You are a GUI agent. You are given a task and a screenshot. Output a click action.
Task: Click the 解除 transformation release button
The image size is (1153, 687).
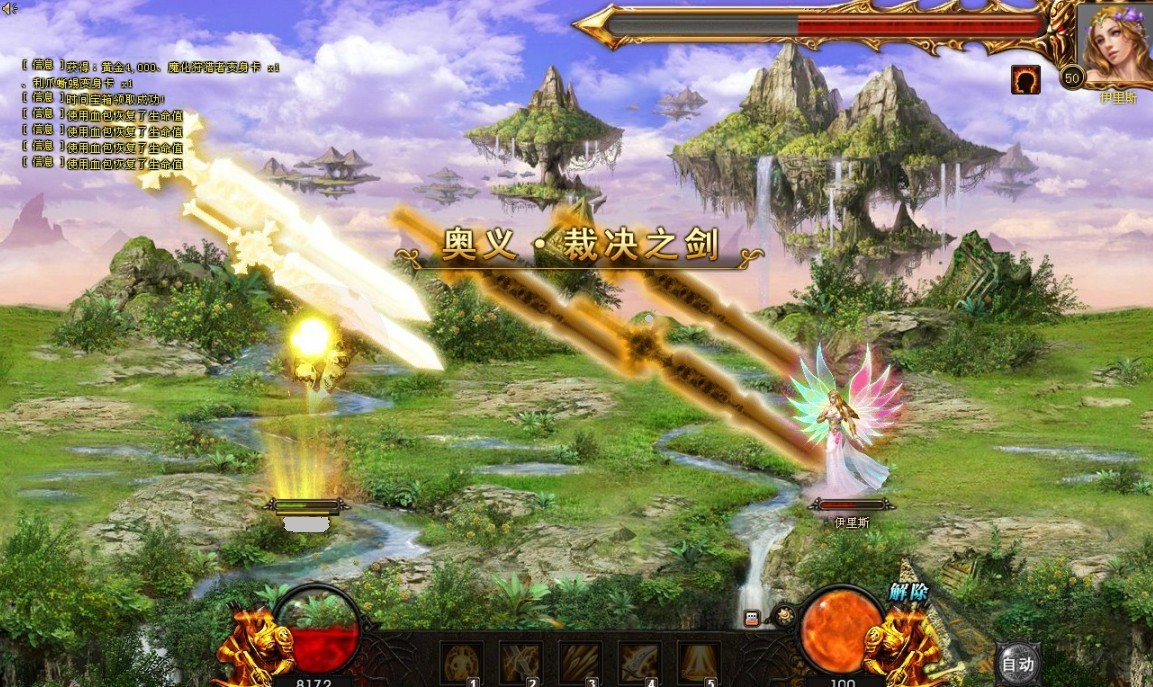click(x=909, y=593)
